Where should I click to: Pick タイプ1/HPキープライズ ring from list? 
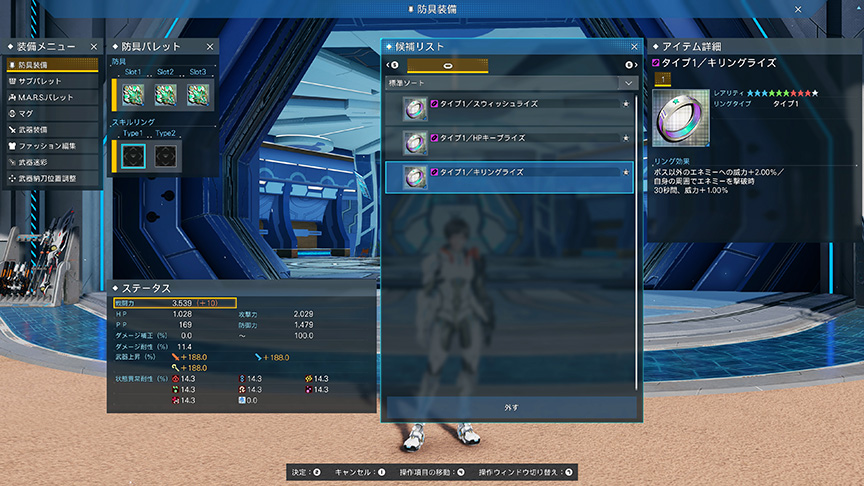coord(510,142)
